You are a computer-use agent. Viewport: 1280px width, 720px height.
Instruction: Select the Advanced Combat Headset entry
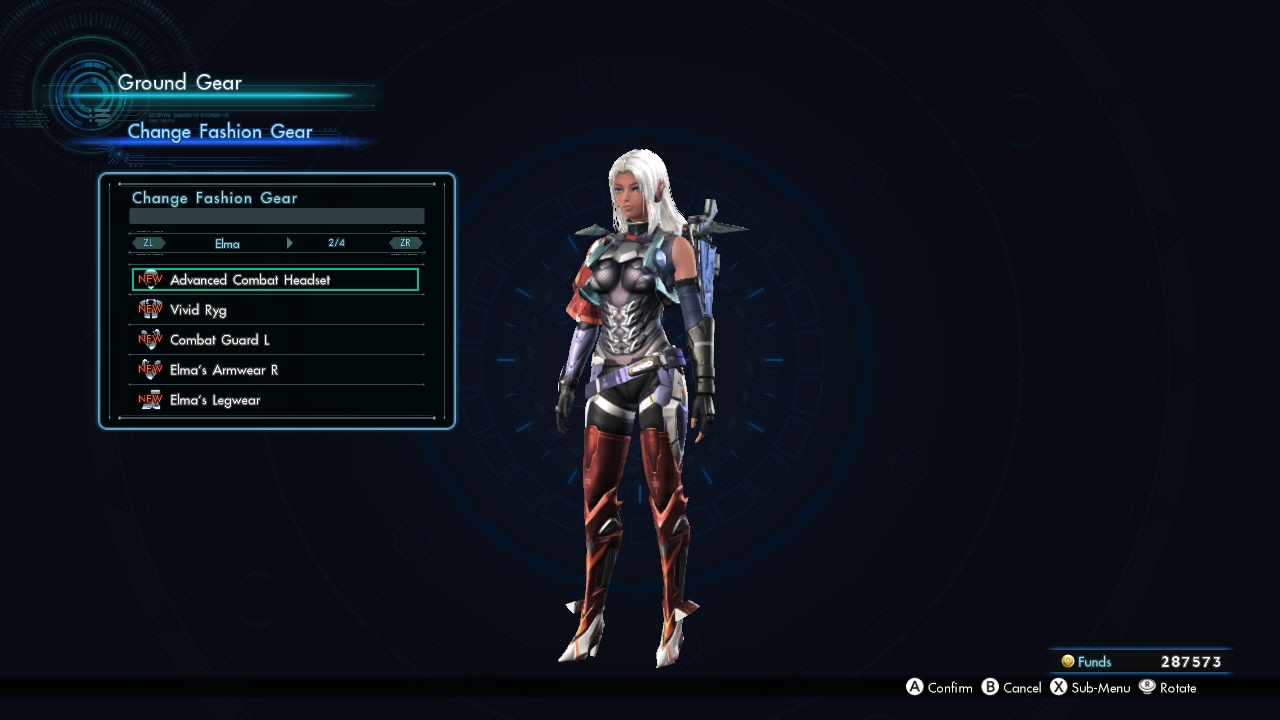click(x=274, y=280)
